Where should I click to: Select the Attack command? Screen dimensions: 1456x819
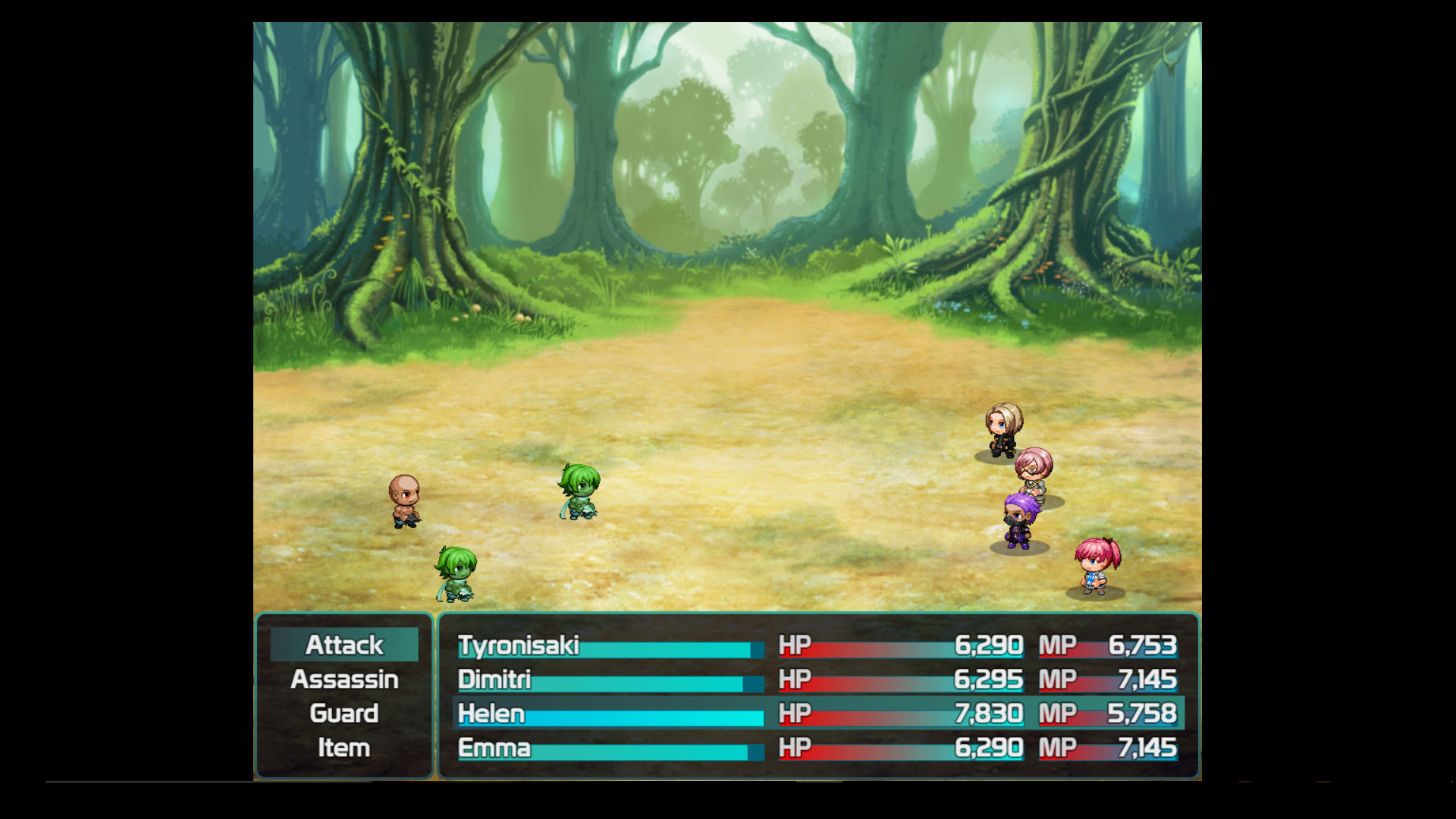pos(343,645)
